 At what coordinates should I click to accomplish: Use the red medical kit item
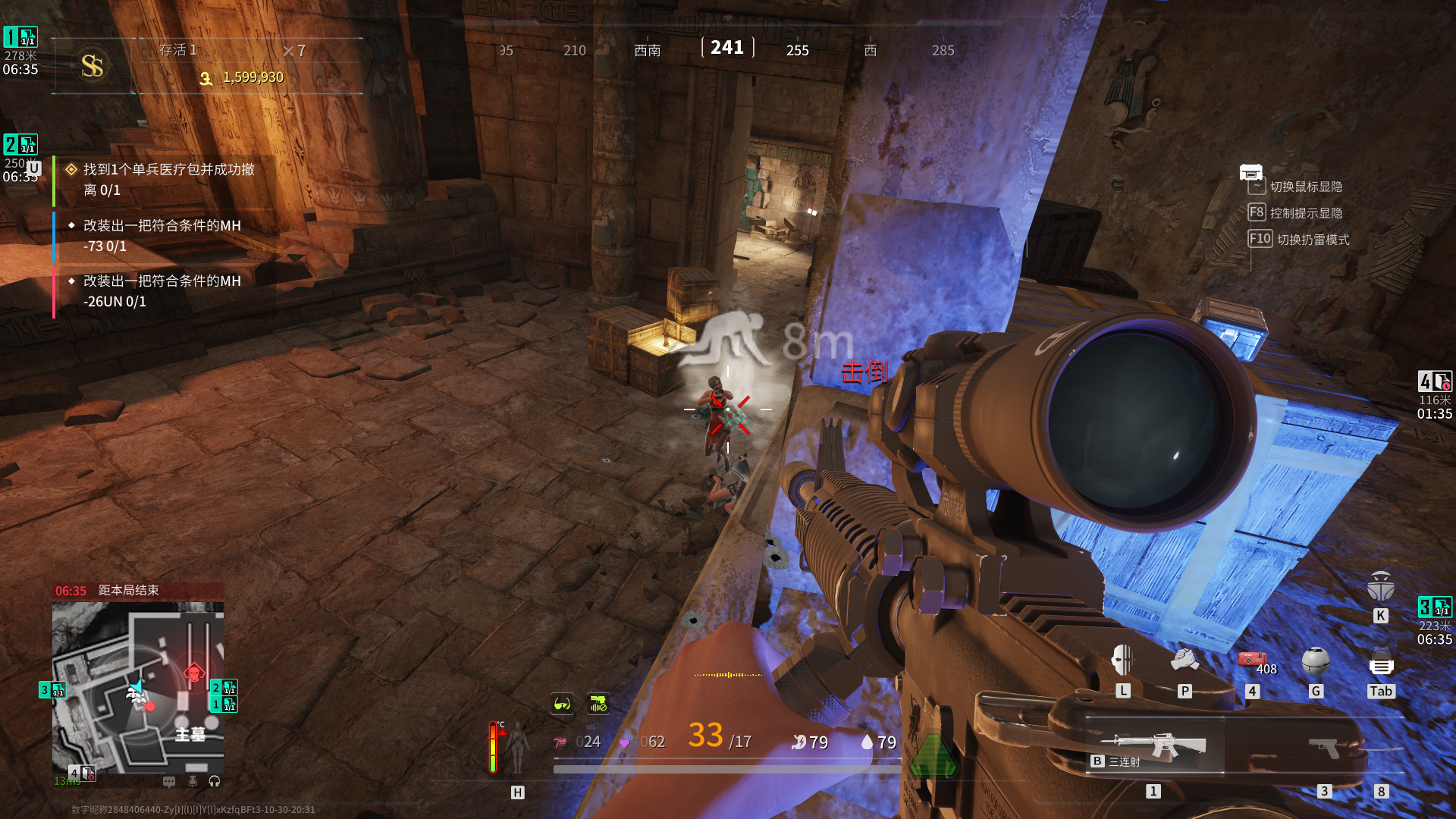1252,660
